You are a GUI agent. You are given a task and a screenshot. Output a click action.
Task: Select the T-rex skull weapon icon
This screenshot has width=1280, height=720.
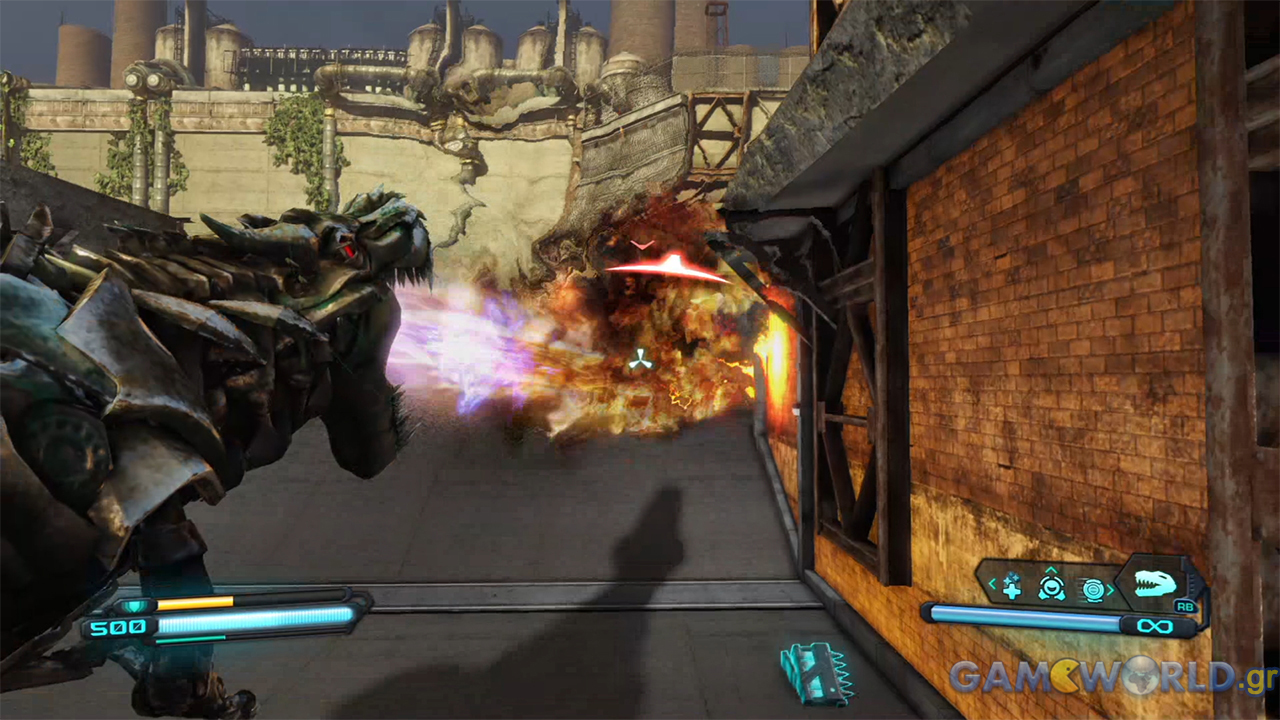[1155, 583]
